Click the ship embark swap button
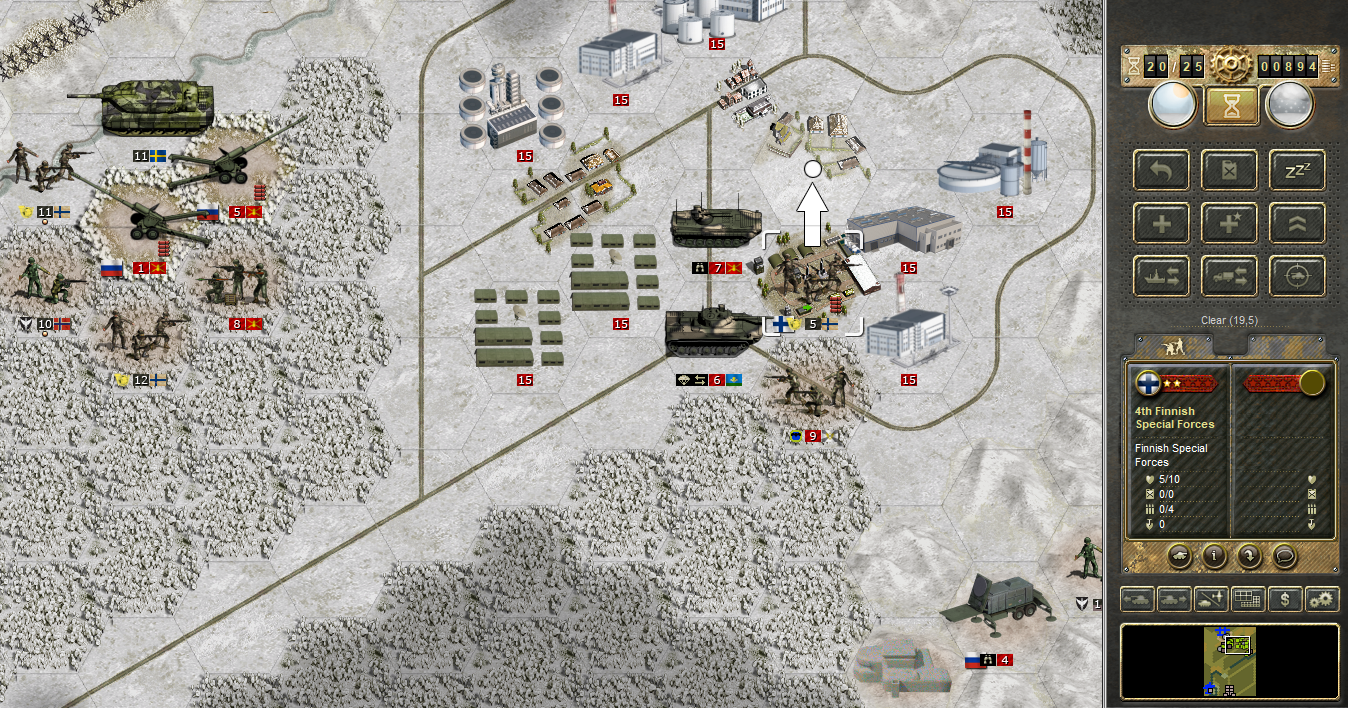This screenshot has height=708, width=1348. point(1162,276)
